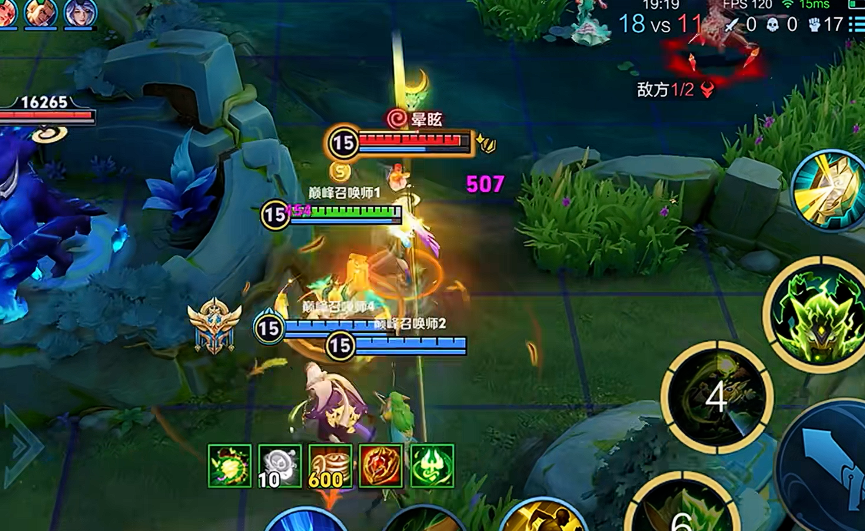Screen dimensions: 865x531
Task: Trigger the yellow sprinting figure summoner spell
Action: tap(543, 518)
